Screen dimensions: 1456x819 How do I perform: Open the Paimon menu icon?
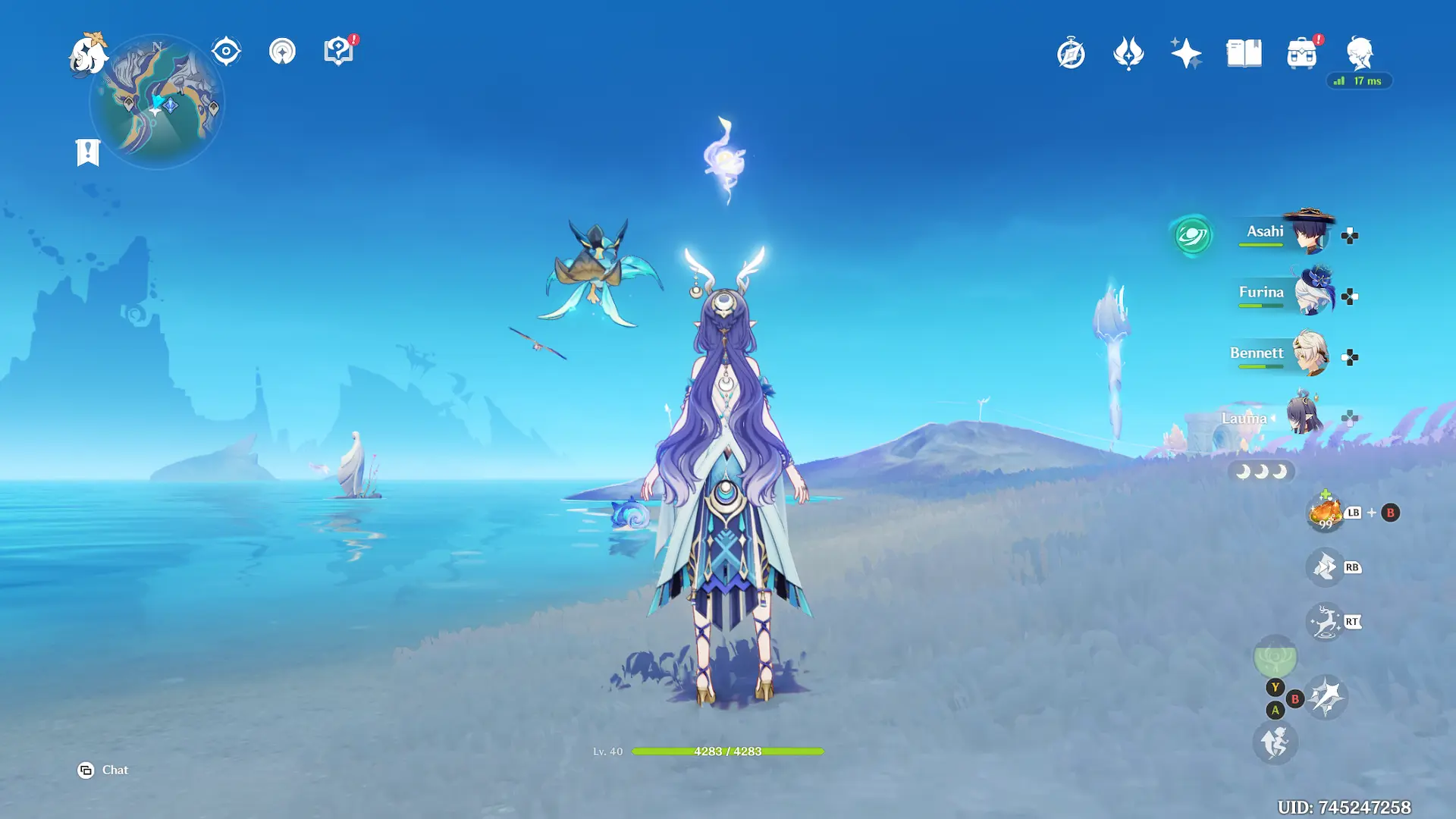click(x=88, y=55)
